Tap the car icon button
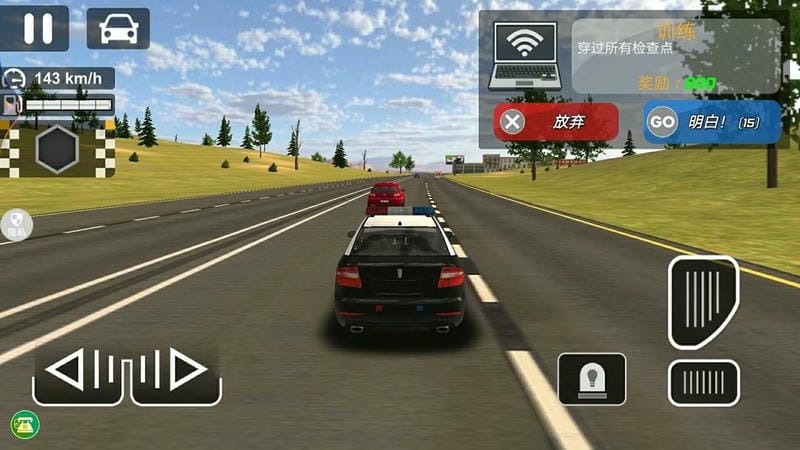800x450 pixels. [x=117, y=27]
